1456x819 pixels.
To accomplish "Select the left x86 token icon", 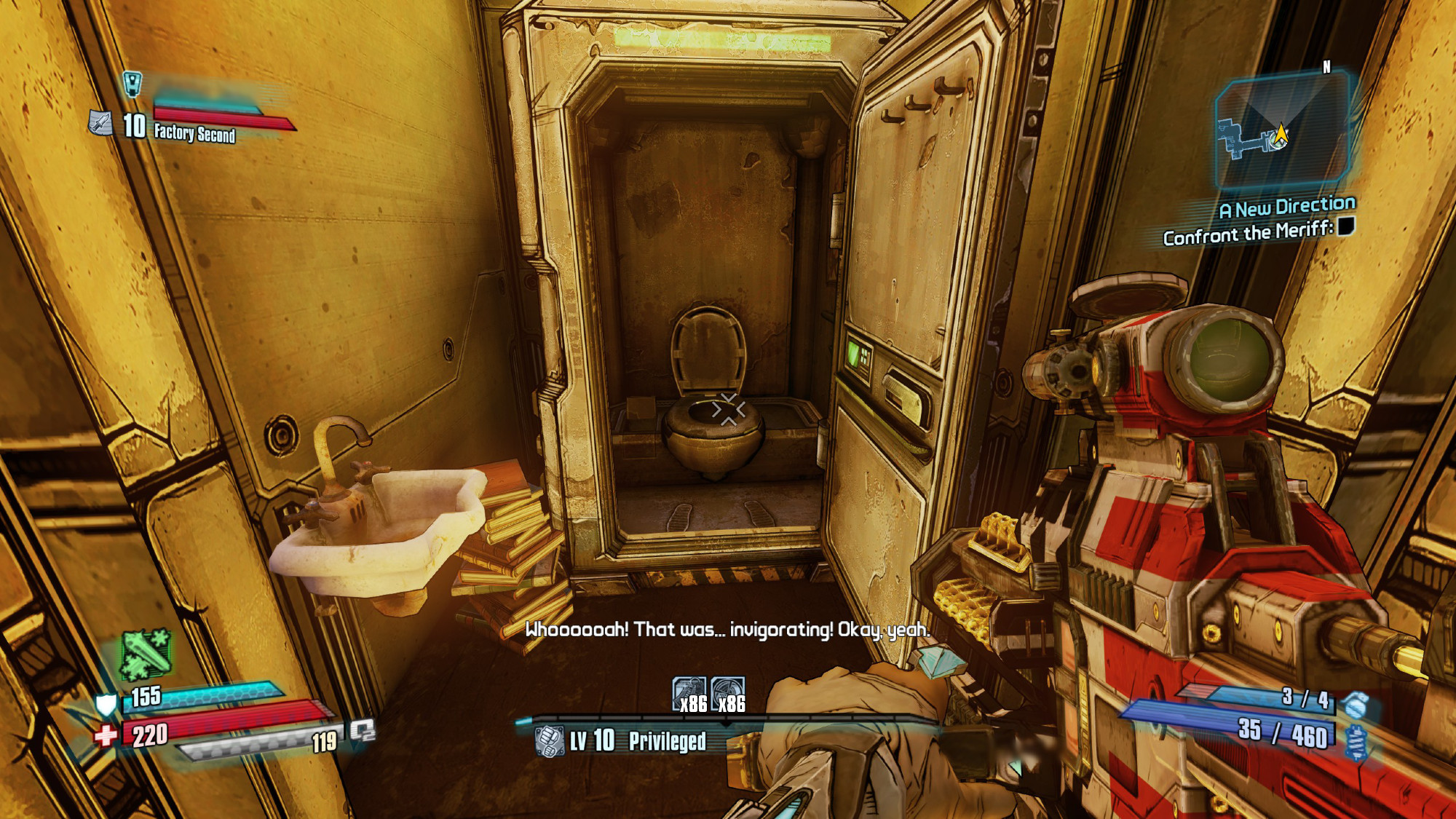I will coord(689,694).
